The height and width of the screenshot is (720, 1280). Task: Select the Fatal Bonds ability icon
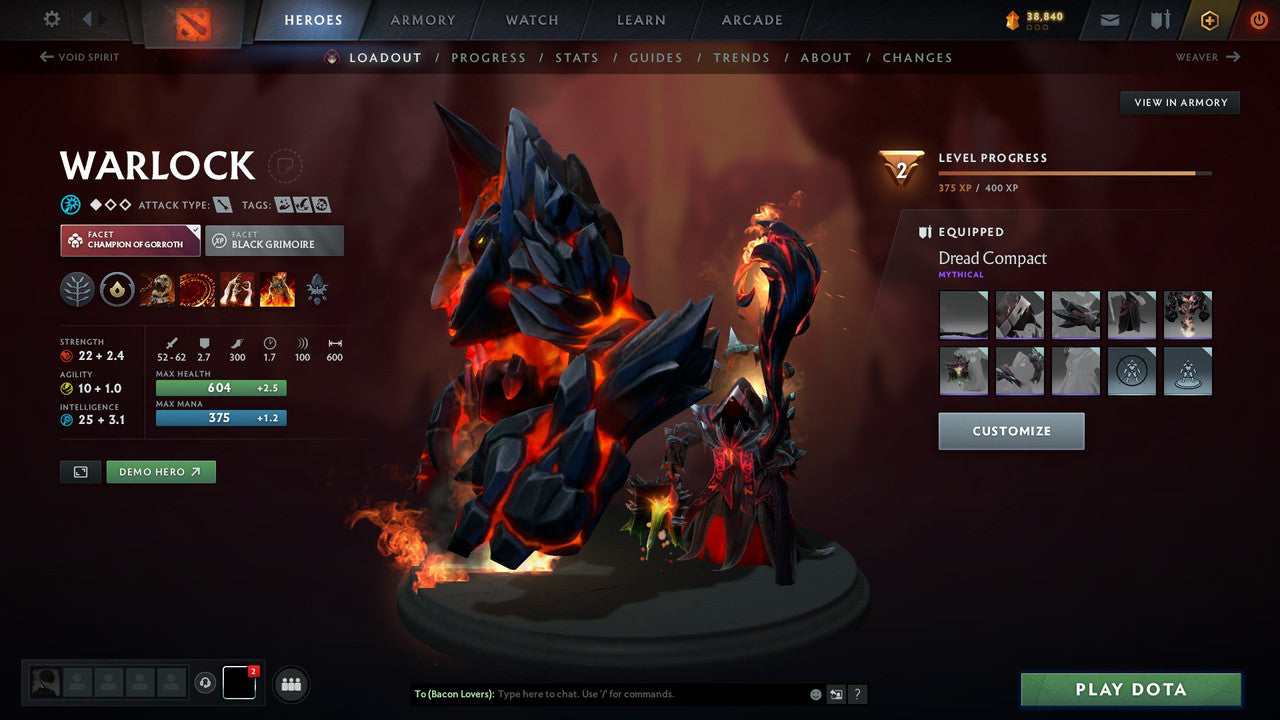tap(157, 289)
